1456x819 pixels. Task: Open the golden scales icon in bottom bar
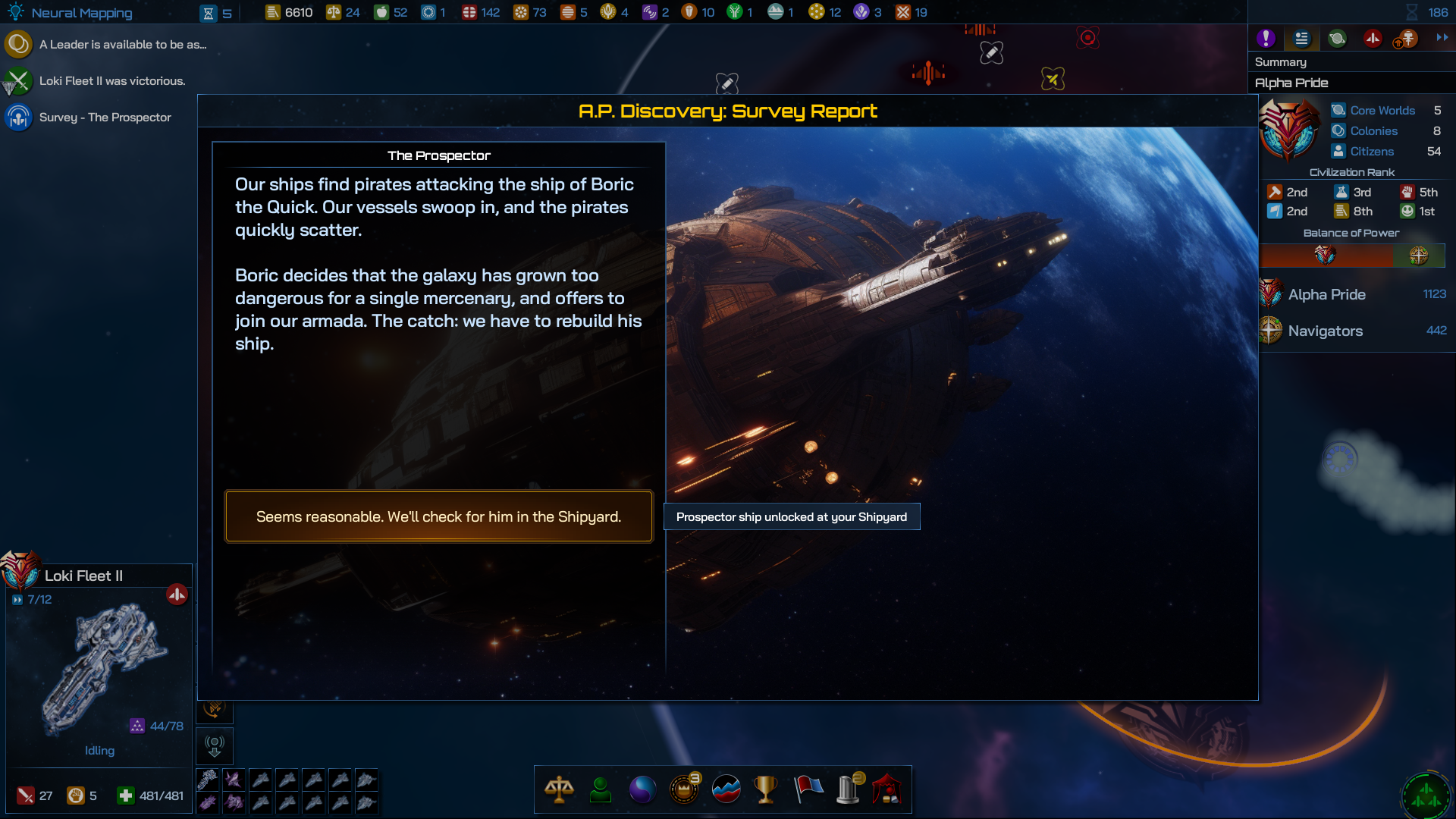point(559,789)
